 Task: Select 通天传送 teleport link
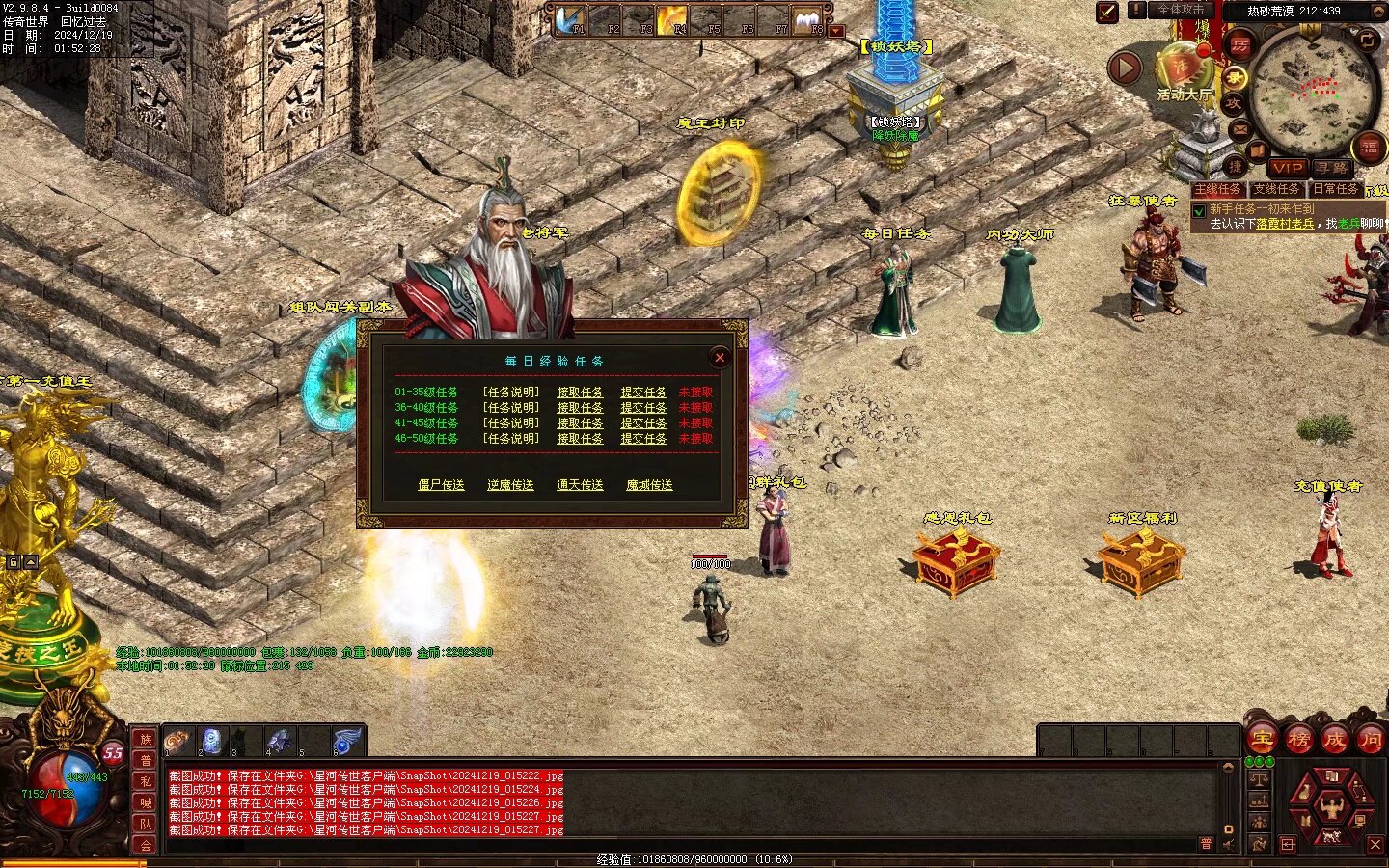click(580, 485)
